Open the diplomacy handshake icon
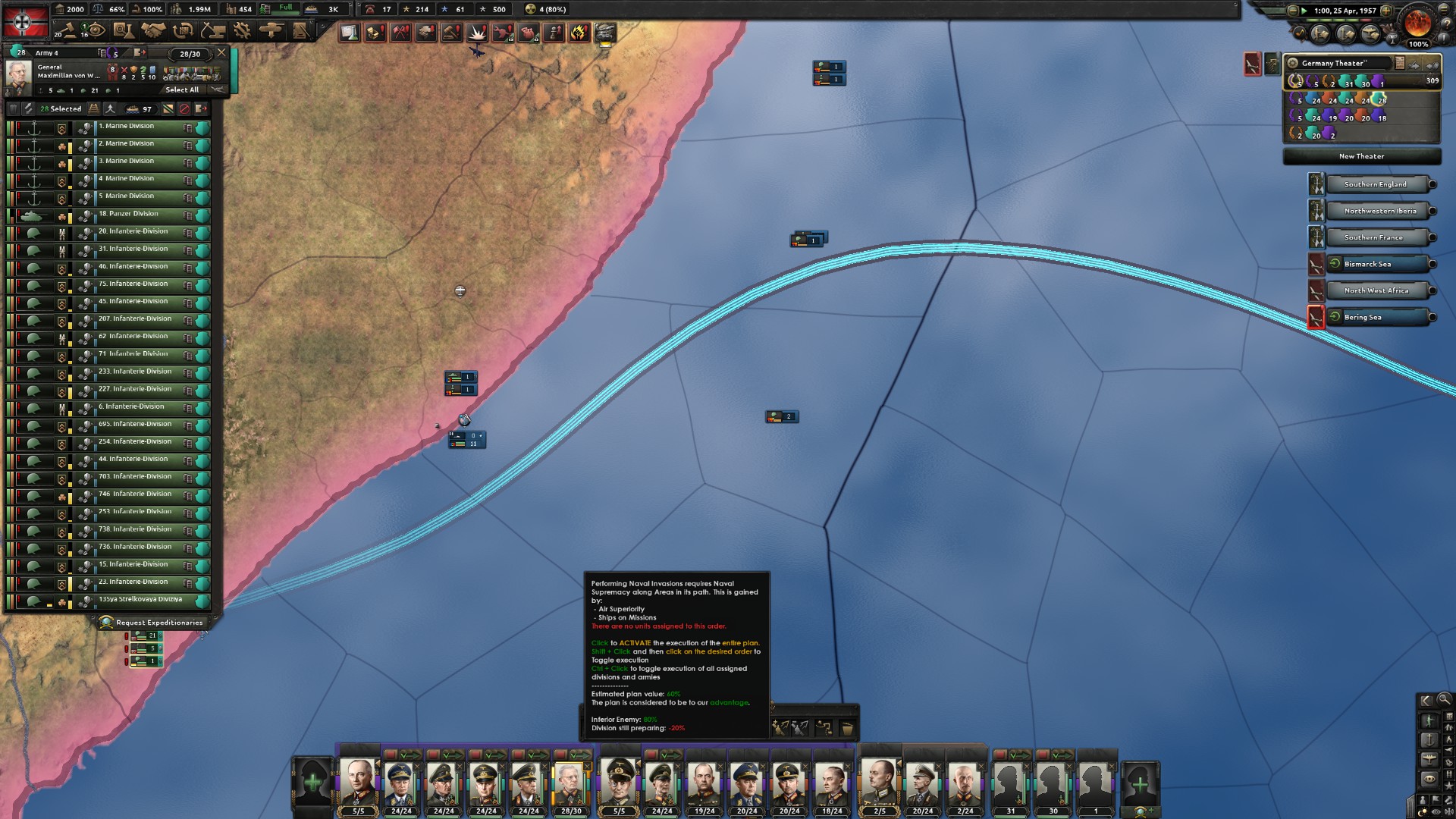Screen dimensions: 1456x819 152,30
